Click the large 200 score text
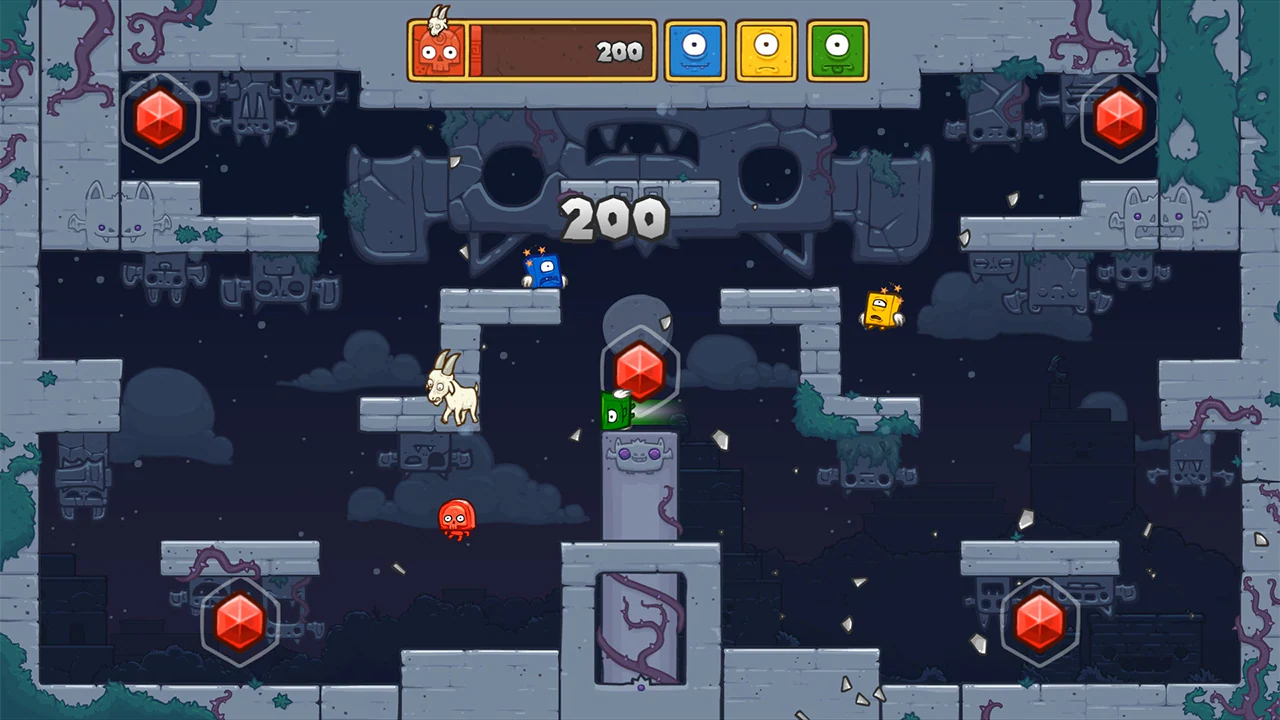 point(614,216)
